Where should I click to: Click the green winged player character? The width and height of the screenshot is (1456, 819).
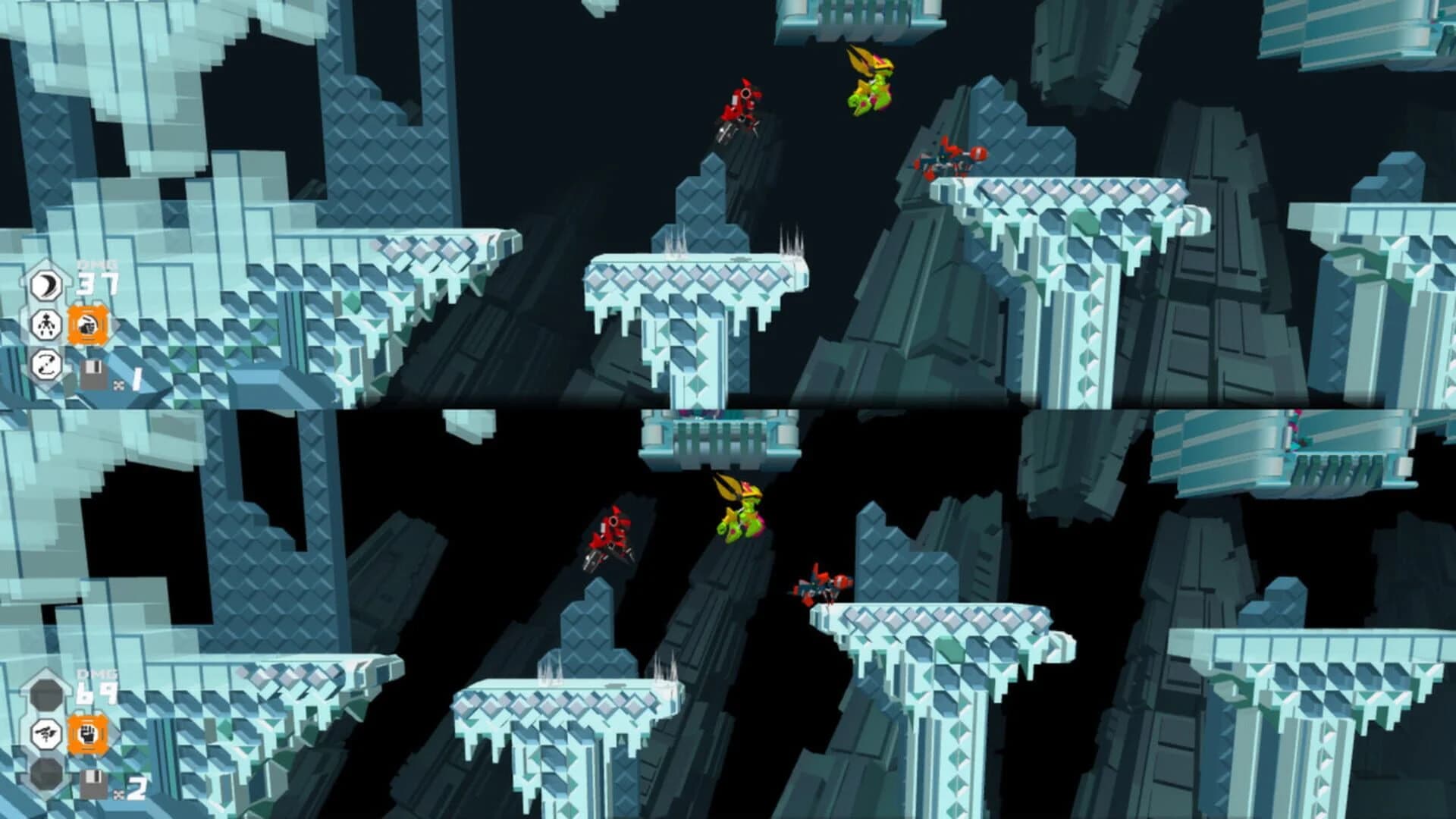coord(871,83)
